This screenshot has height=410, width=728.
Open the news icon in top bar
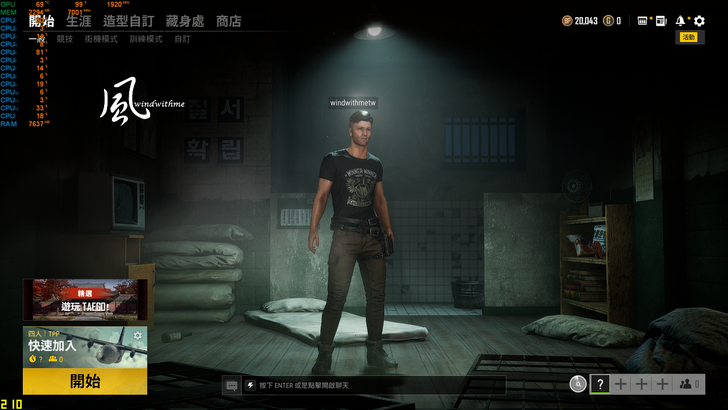tap(660, 20)
